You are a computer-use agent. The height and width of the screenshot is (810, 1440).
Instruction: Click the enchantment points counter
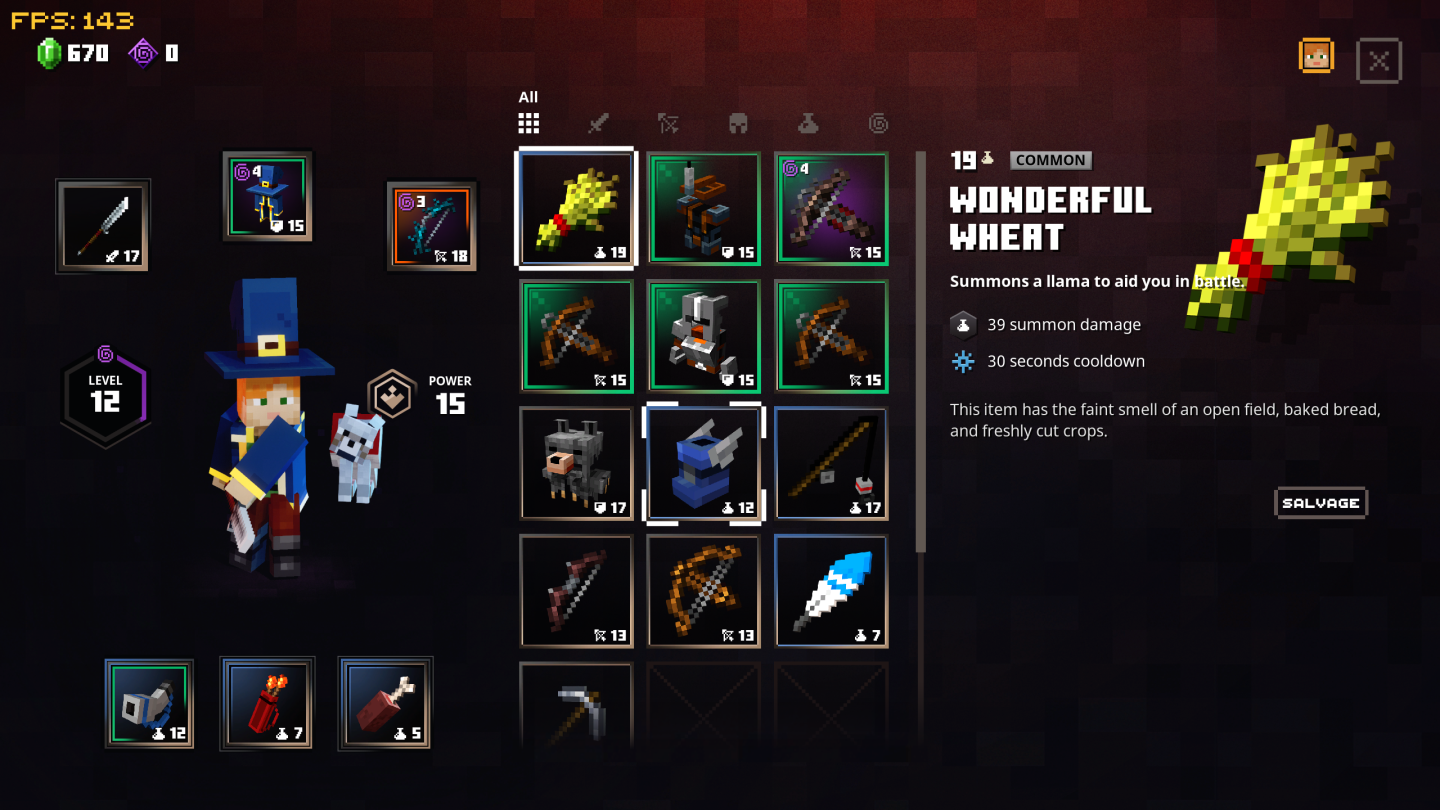coord(152,53)
